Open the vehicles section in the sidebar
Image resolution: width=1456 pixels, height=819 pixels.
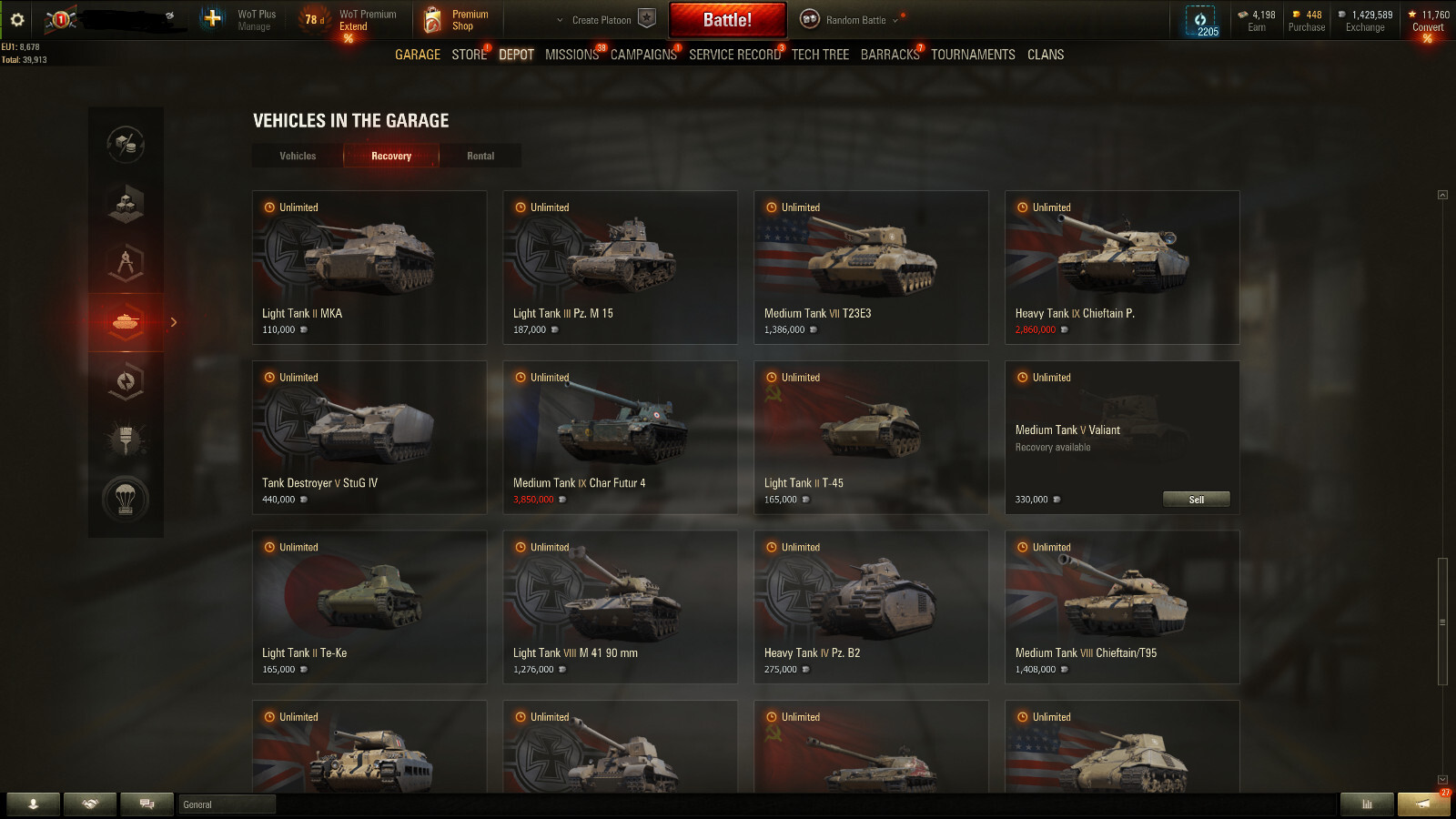point(126,322)
